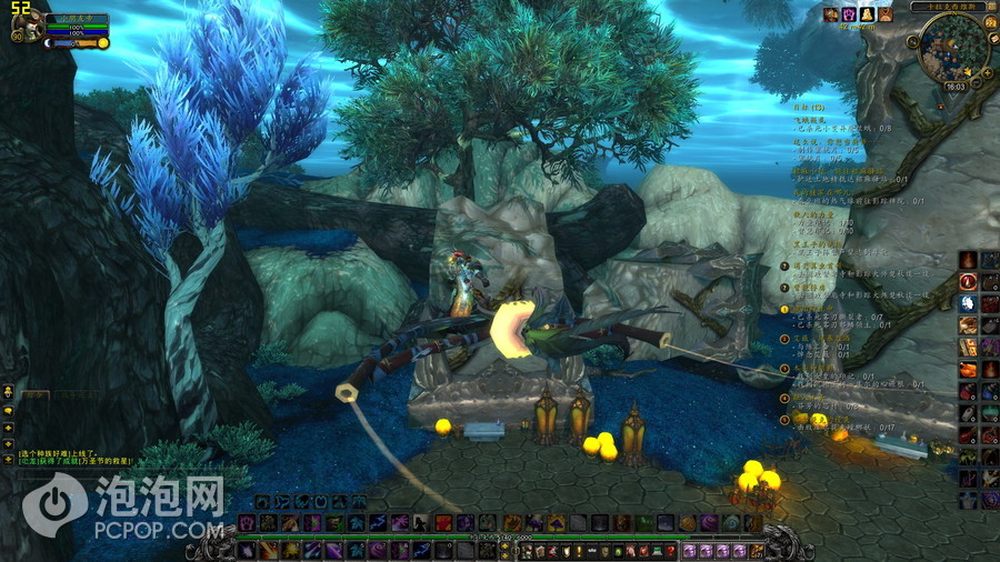The height and width of the screenshot is (562, 1000).
Task: Click the first stance bar icon
Action: click(x=262, y=500)
